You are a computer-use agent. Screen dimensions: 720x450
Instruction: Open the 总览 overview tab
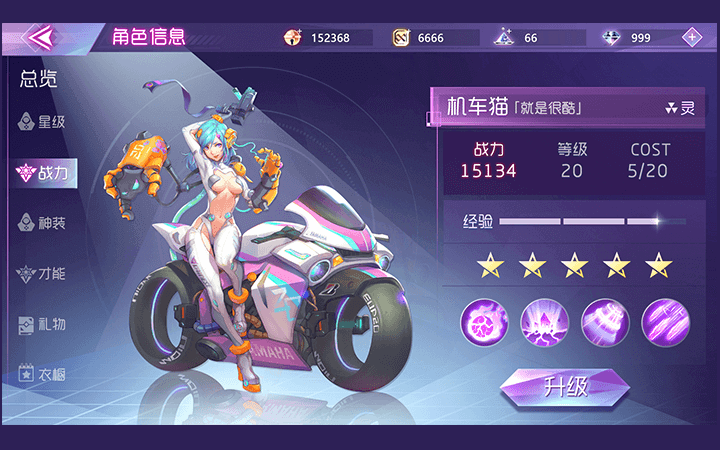tap(38, 80)
